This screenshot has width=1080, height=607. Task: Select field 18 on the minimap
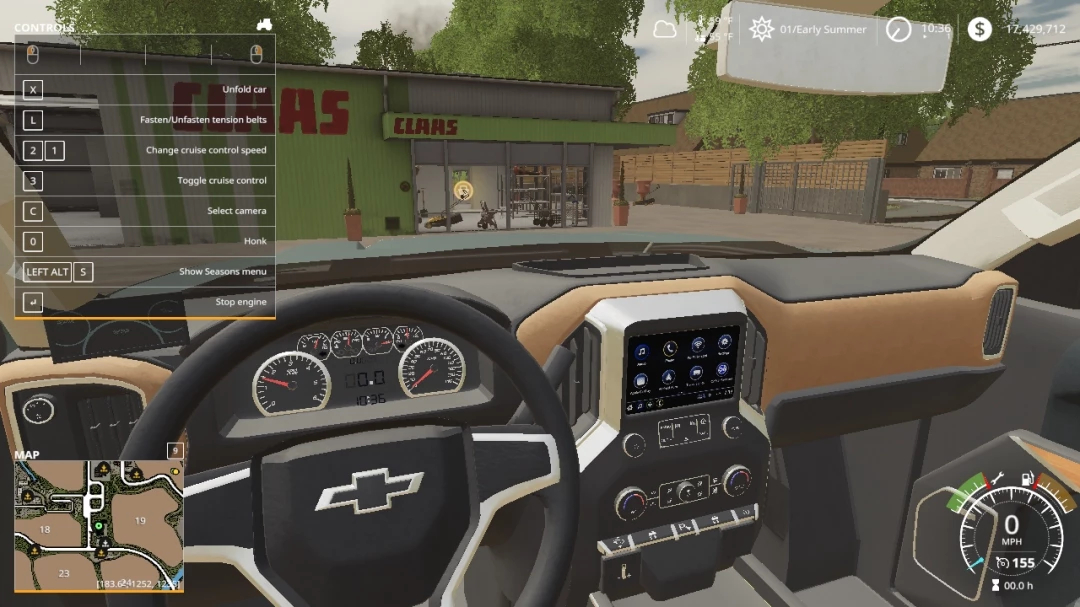(x=44, y=529)
